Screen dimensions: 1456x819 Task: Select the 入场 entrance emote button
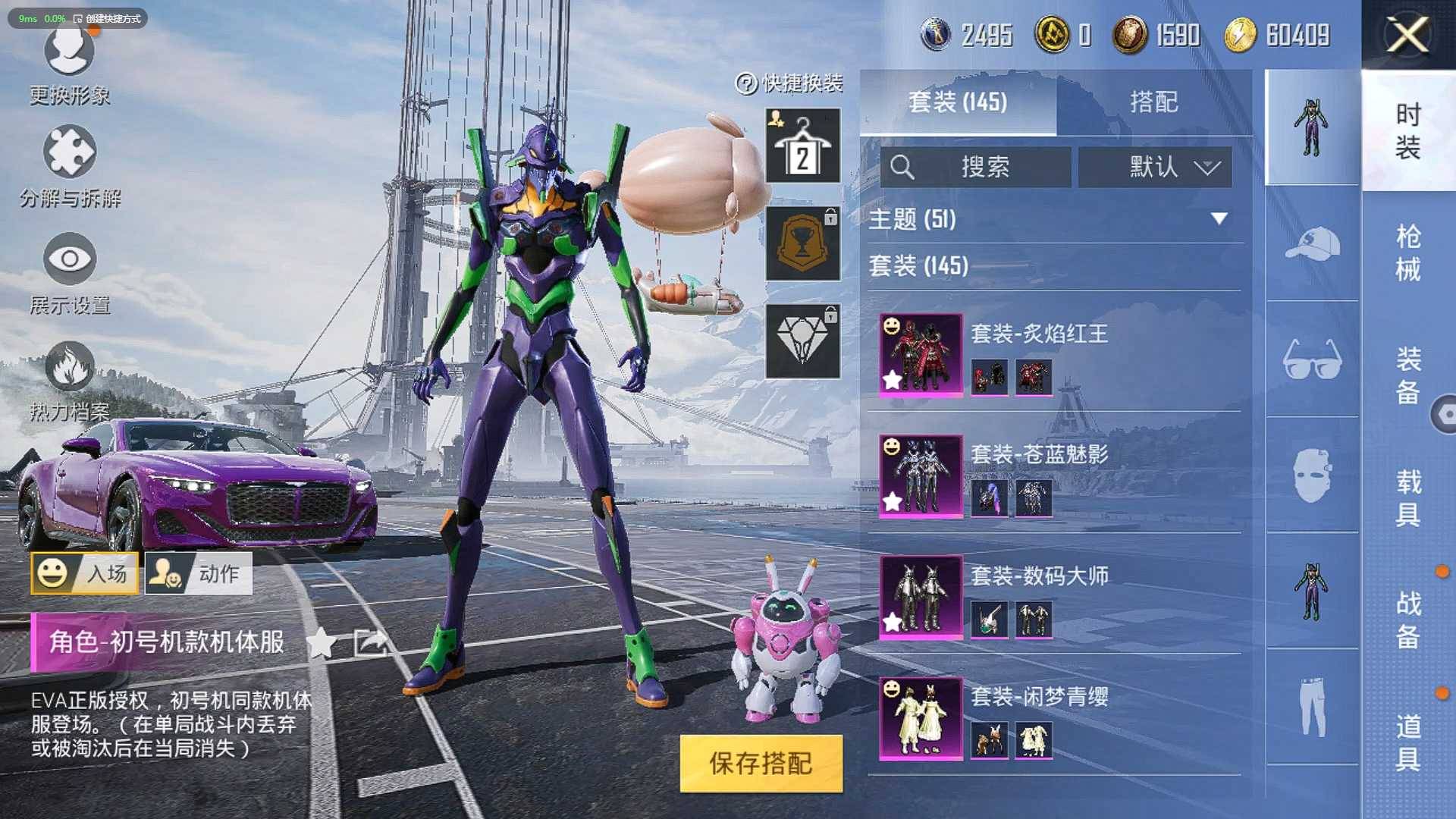coord(85,573)
